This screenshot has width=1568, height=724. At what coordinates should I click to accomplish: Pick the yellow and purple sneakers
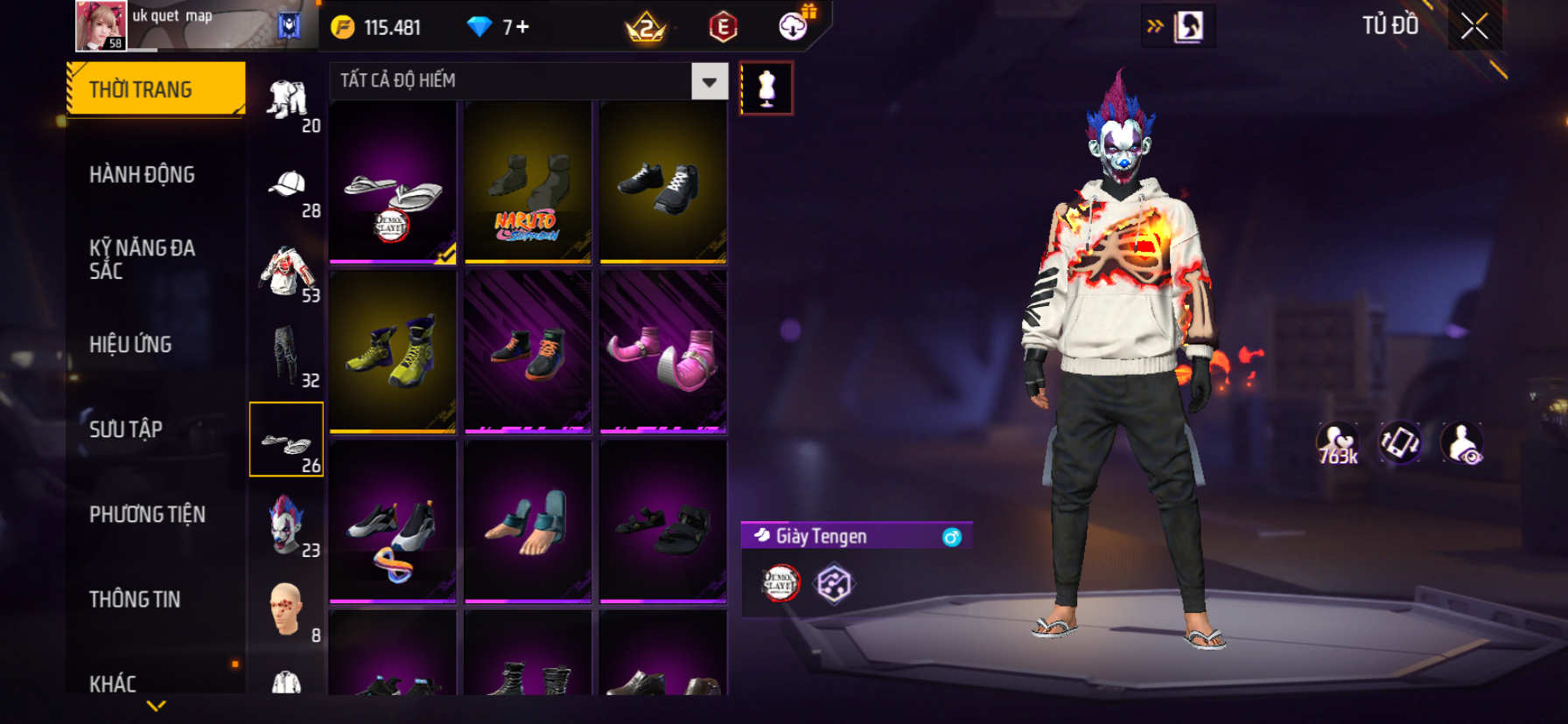393,352
